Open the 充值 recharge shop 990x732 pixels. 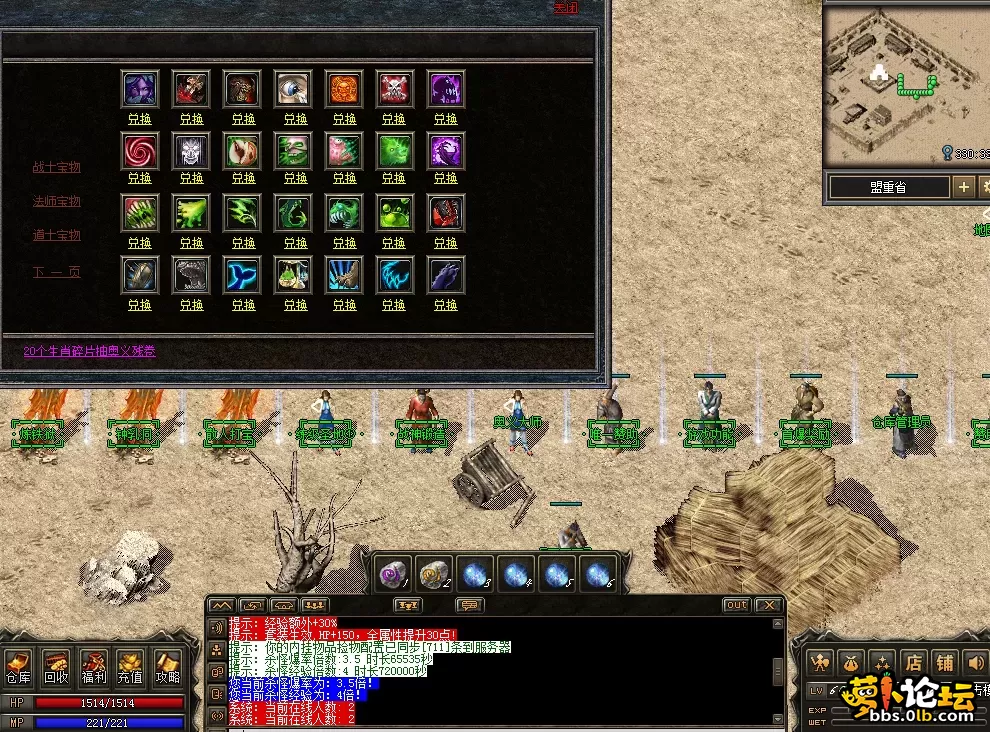coord(130,667)
